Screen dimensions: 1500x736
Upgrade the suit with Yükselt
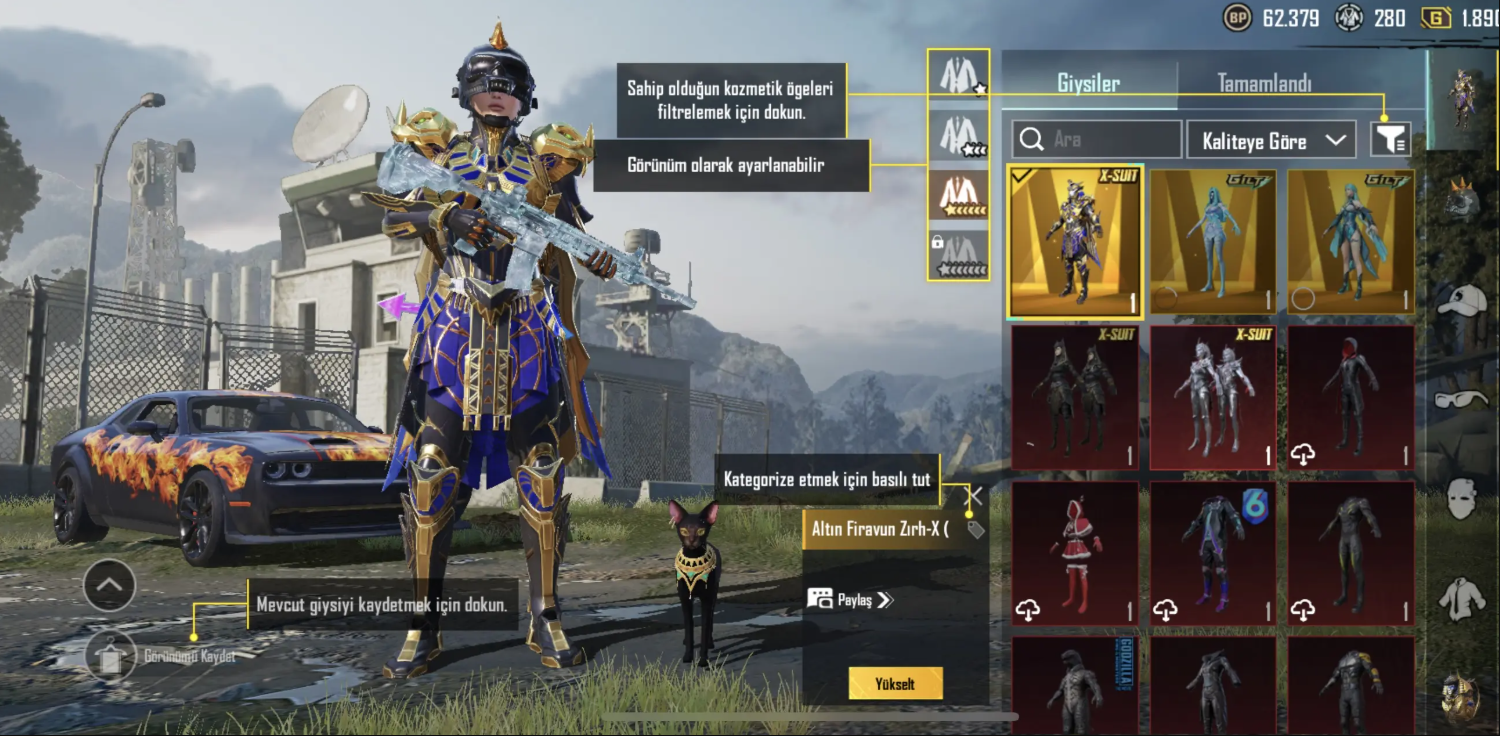coord(895,684)
